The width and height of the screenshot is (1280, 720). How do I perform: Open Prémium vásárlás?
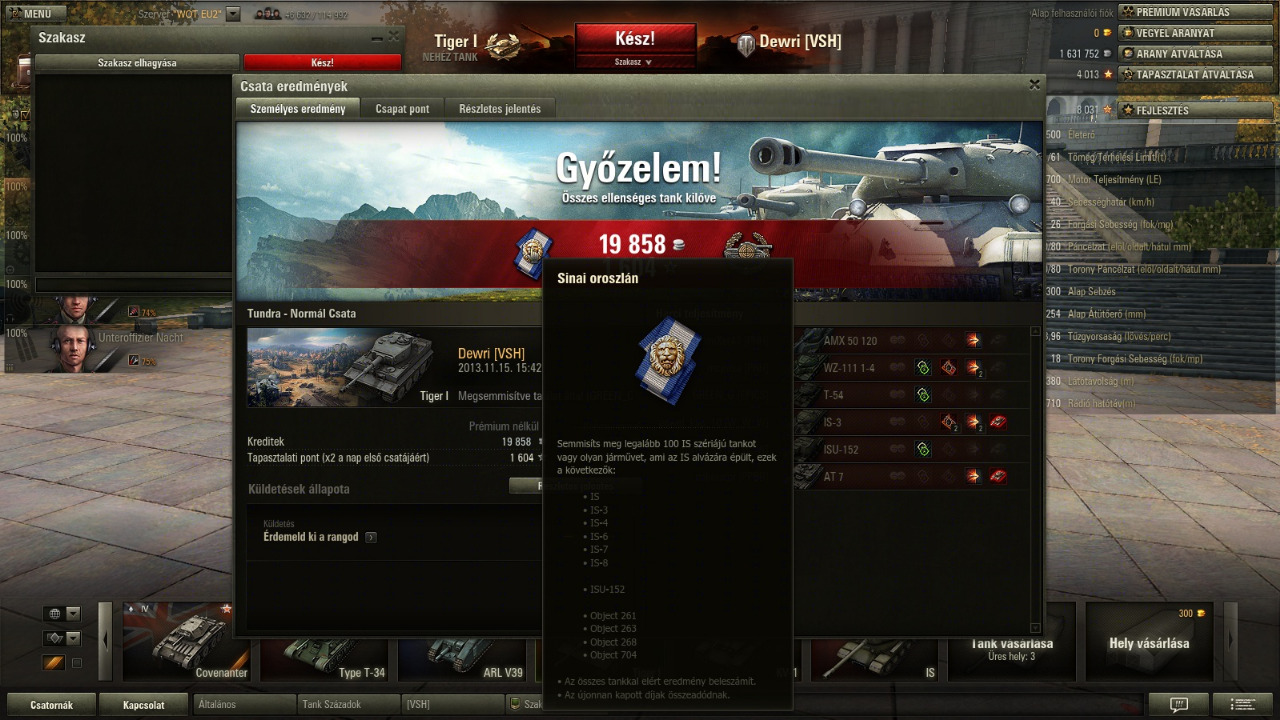(x=1181, y=12)
